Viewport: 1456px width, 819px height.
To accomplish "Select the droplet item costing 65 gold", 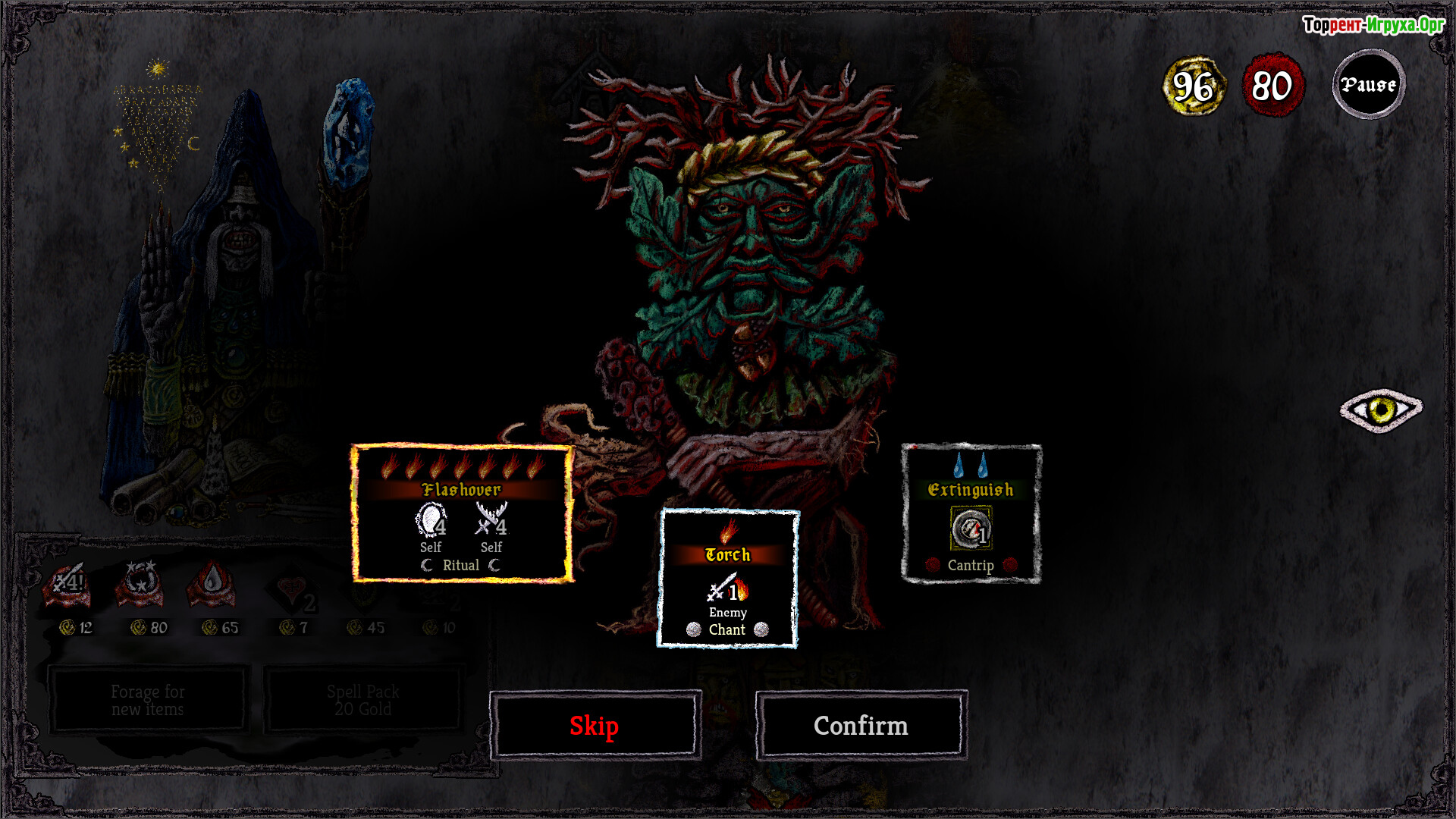I will pos(212,586).
